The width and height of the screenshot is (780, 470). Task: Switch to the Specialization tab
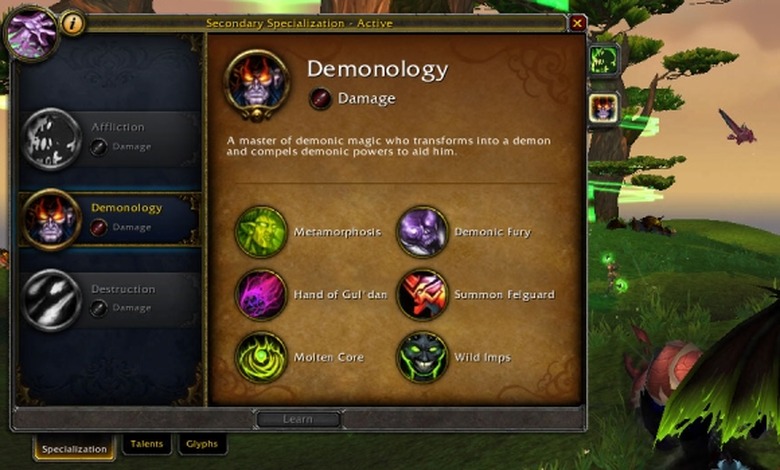point(74,448)
